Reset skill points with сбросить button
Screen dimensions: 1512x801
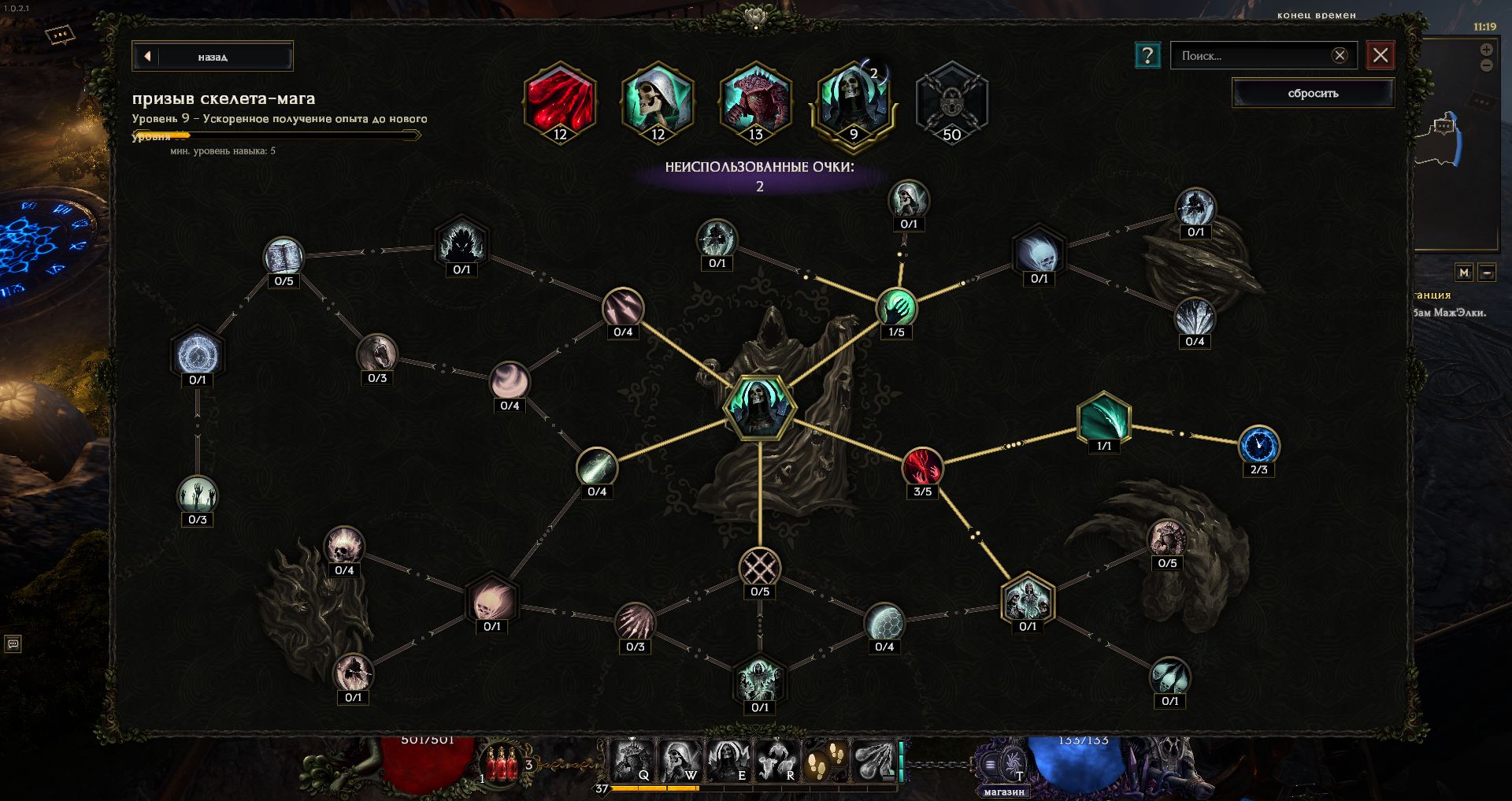tap(1313, 93)
